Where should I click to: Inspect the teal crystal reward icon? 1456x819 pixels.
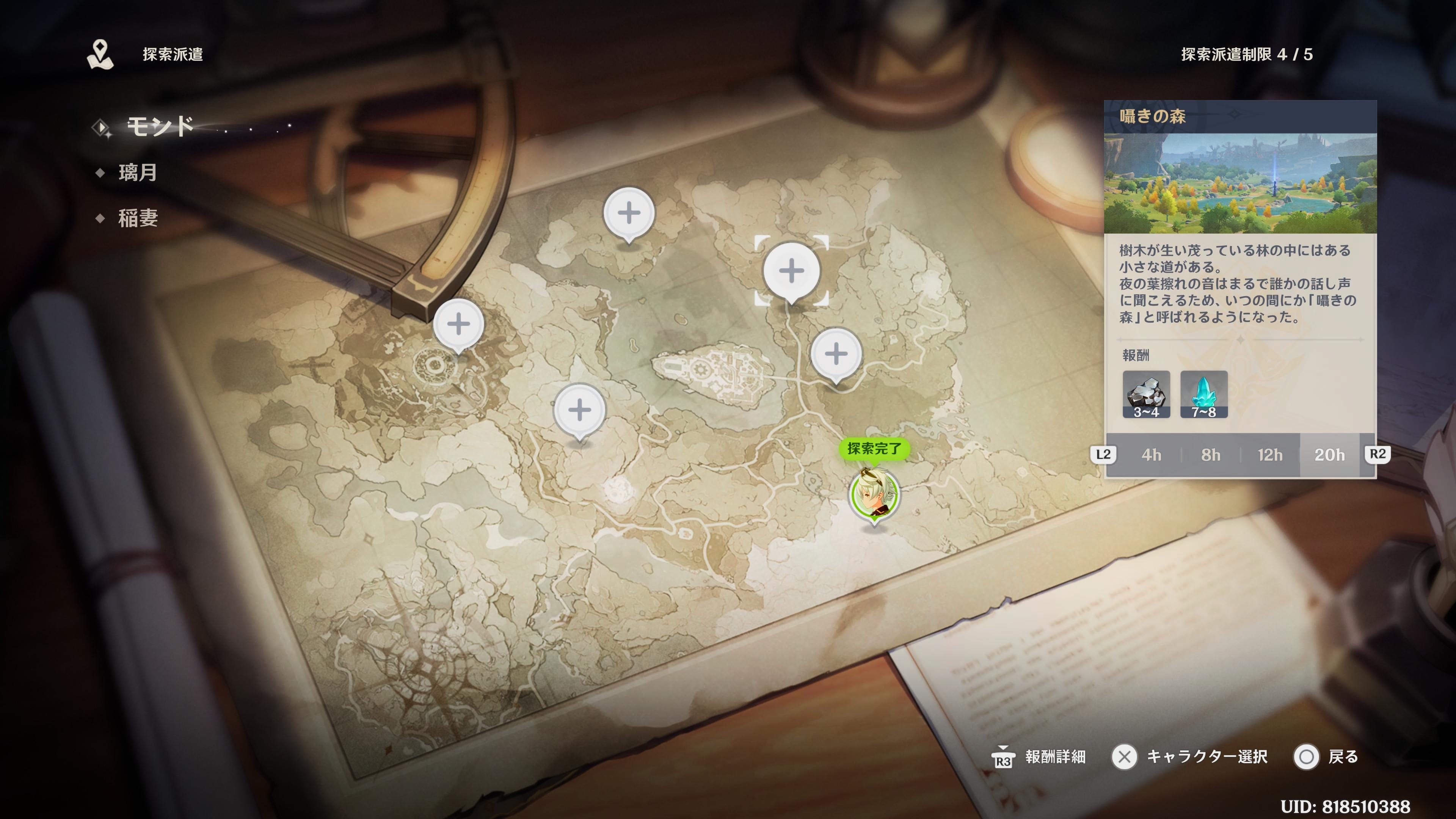point(1204,394)
